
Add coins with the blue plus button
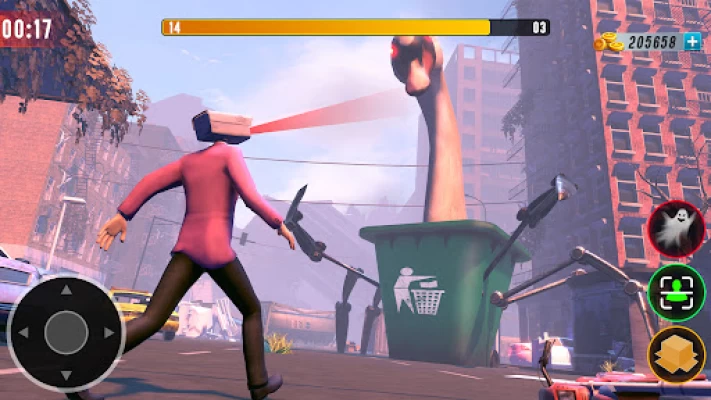coord(692,42)
